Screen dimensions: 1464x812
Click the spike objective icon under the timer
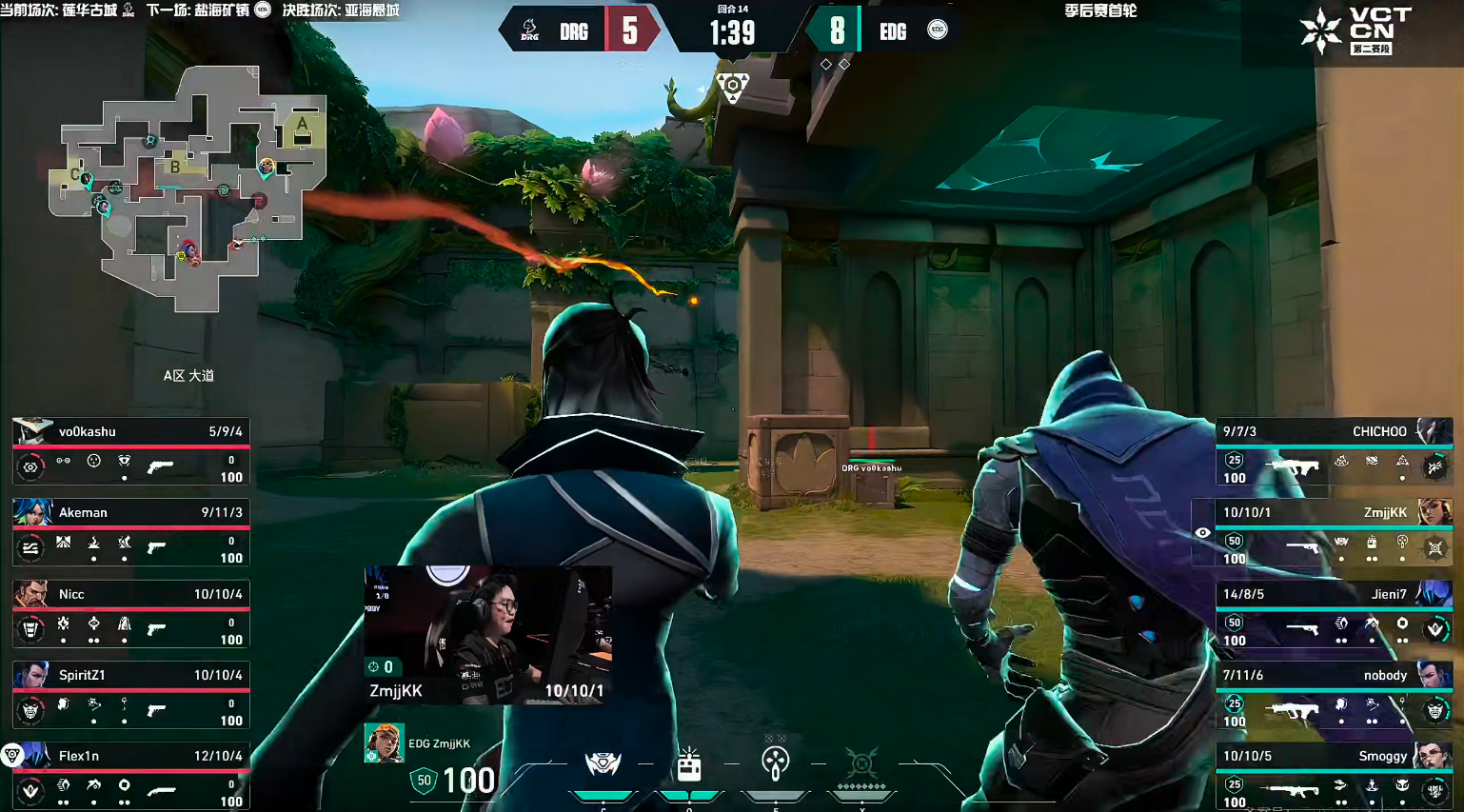[732, 88]
